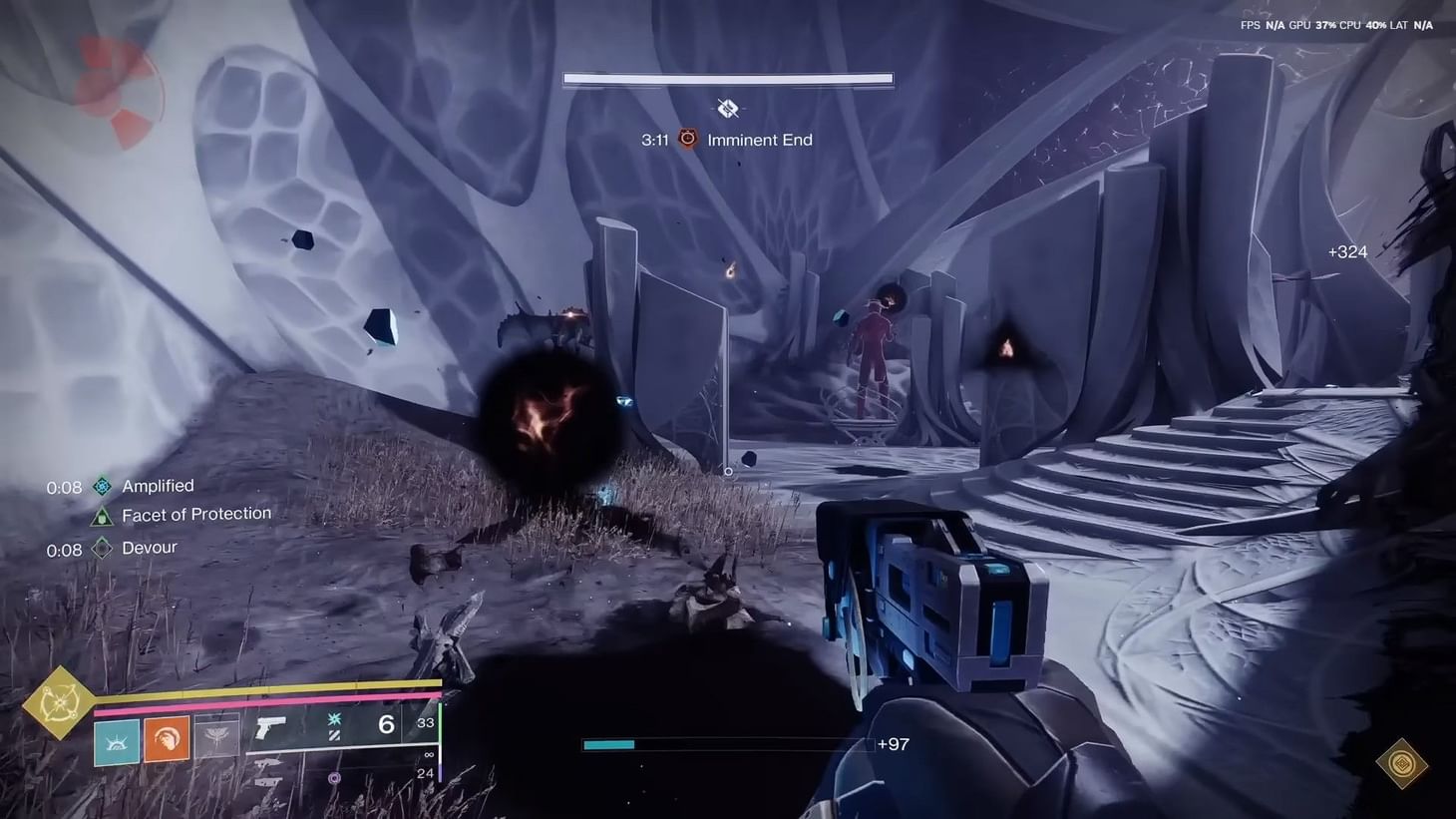1456x819 pixels.
Task: Select the Super ability diamond icon
Action: coord(60,703)
